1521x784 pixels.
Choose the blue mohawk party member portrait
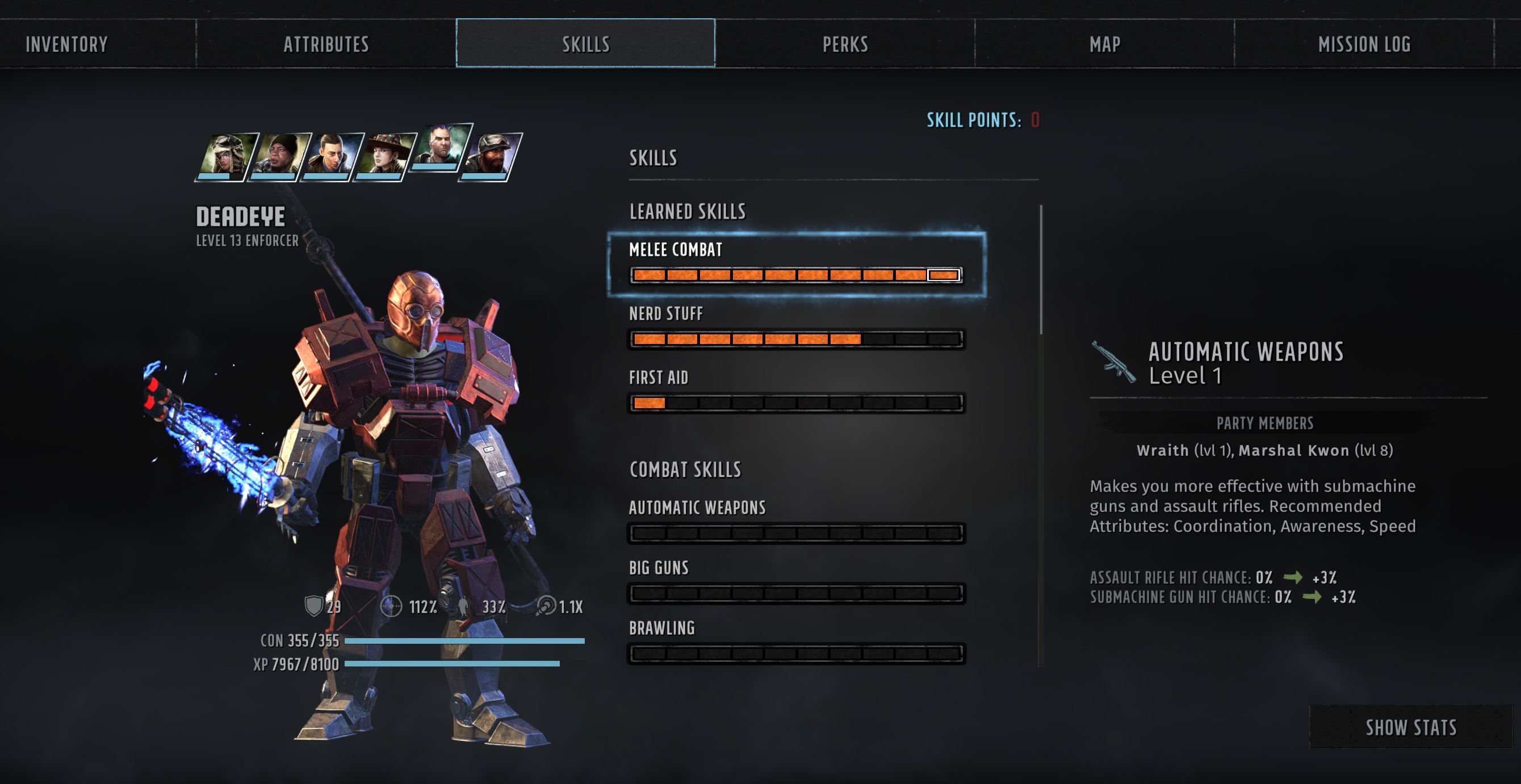(x=442, y=147)
